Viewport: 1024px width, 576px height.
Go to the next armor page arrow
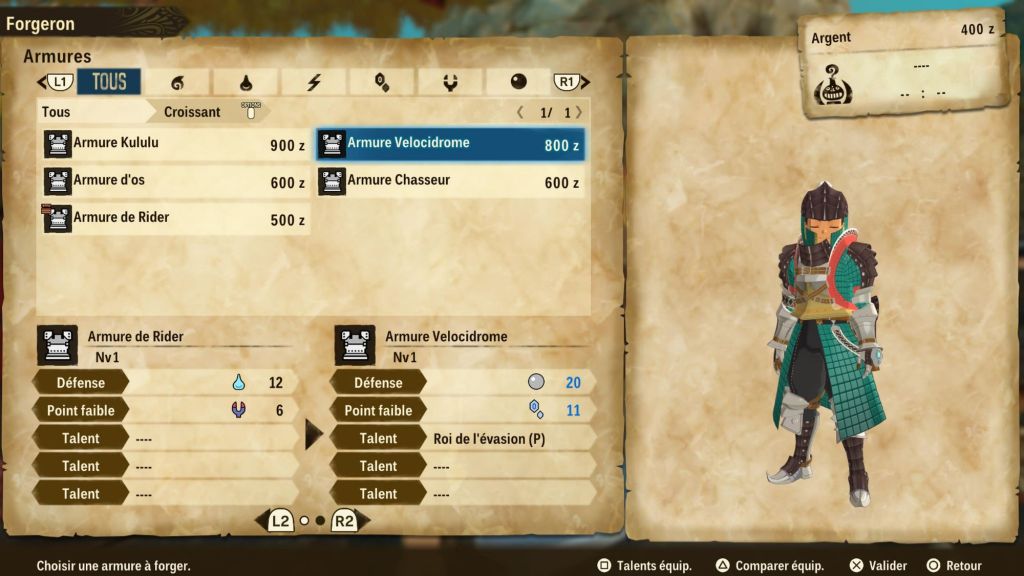(x=579, y=112)
